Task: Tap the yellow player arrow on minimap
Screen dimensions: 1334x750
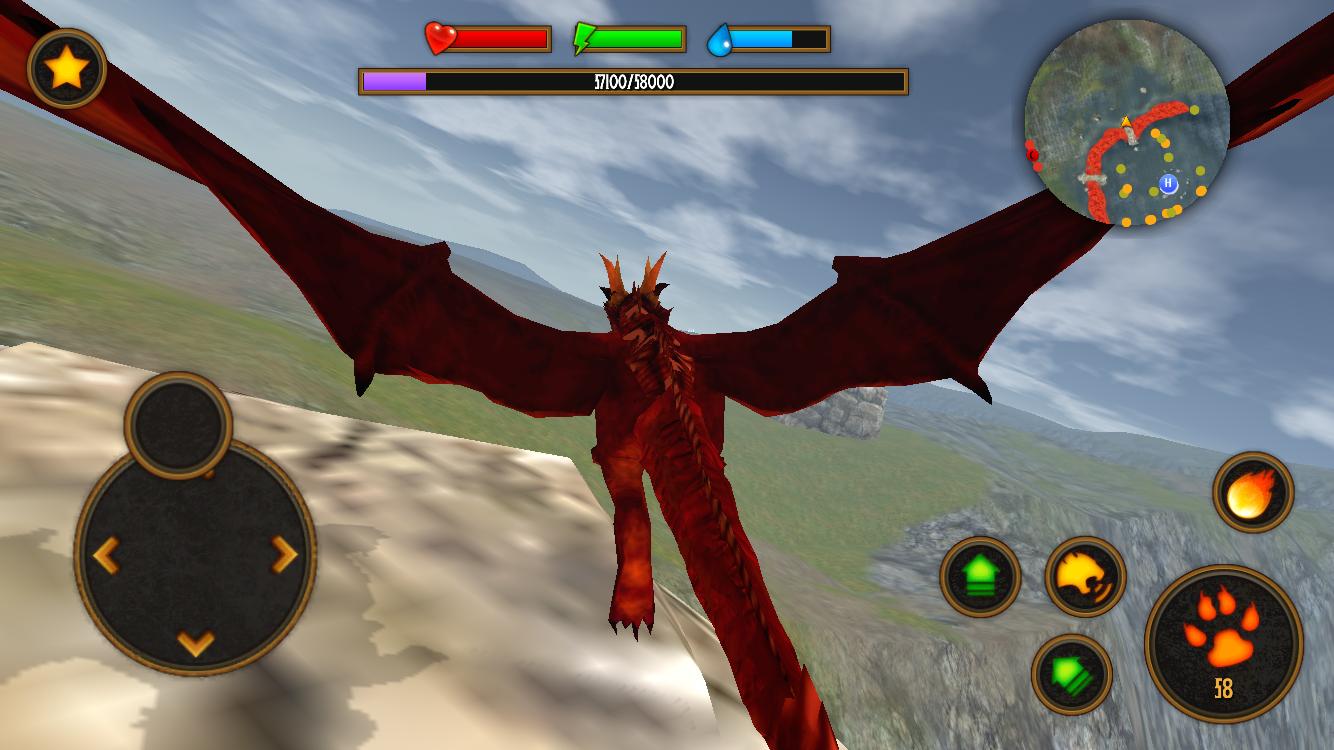Action: pos(1125,122)
